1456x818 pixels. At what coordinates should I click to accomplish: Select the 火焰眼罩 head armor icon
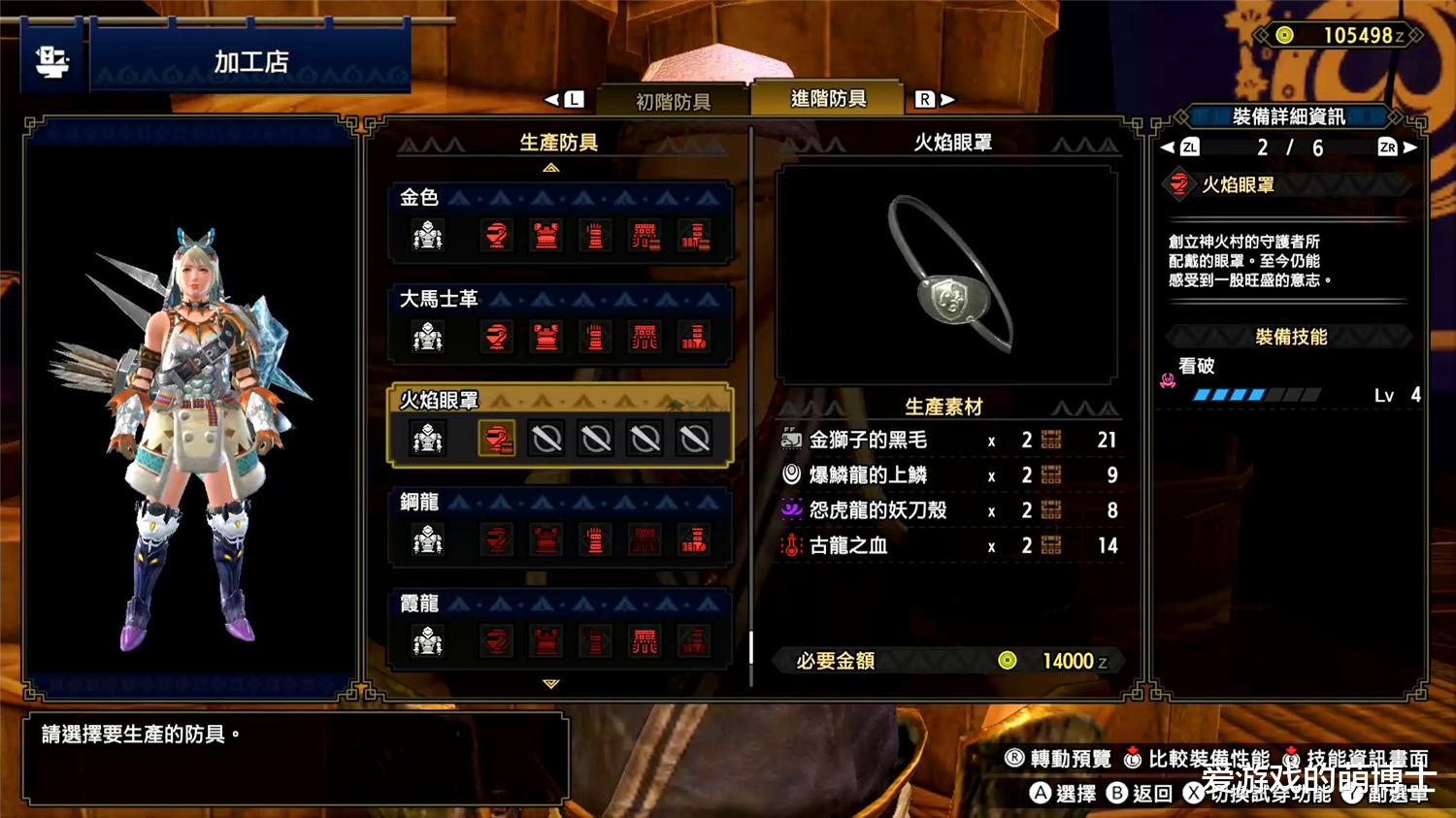(x=498, y=438)
